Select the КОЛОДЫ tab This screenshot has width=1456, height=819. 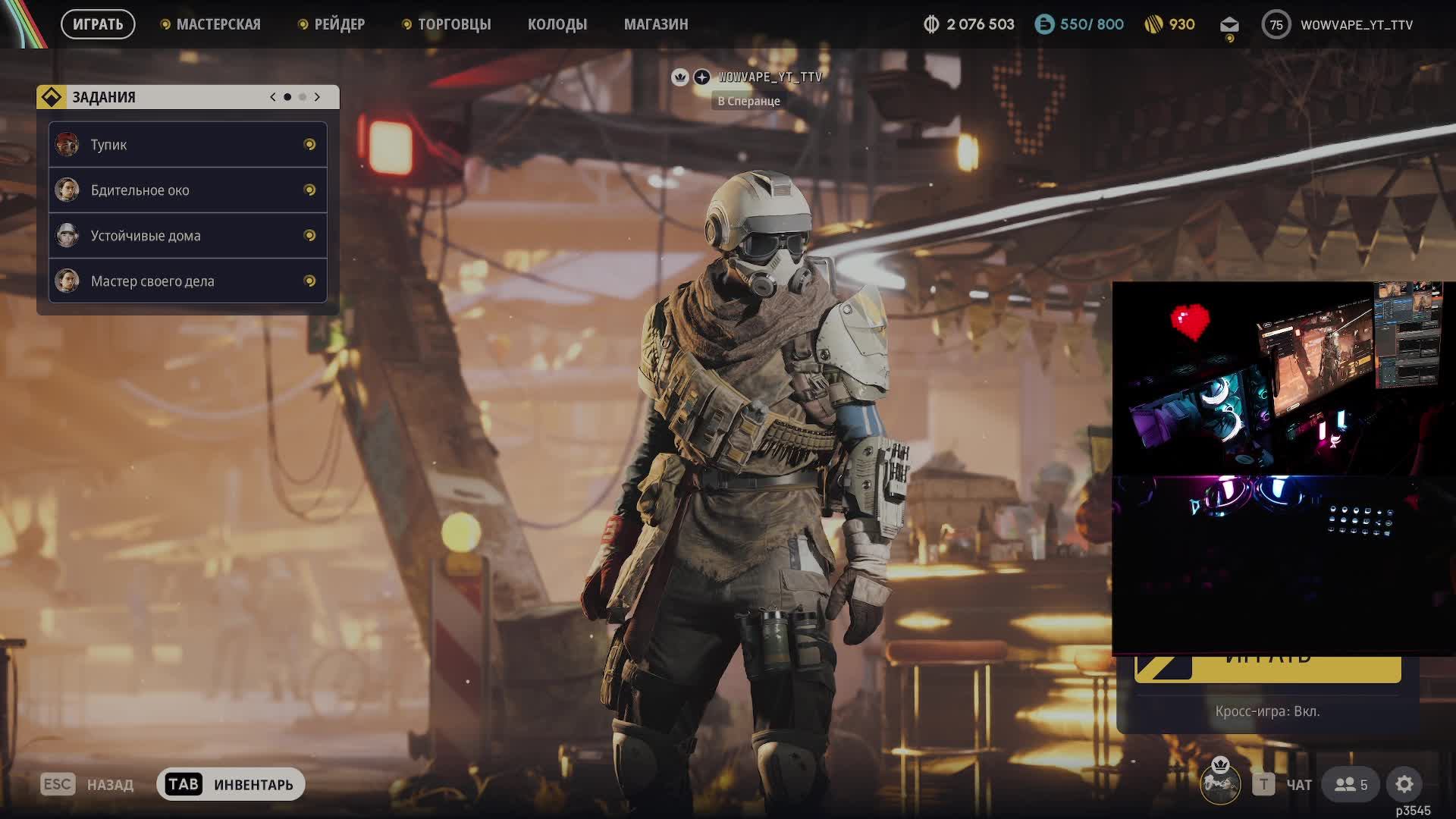point(557,24)
